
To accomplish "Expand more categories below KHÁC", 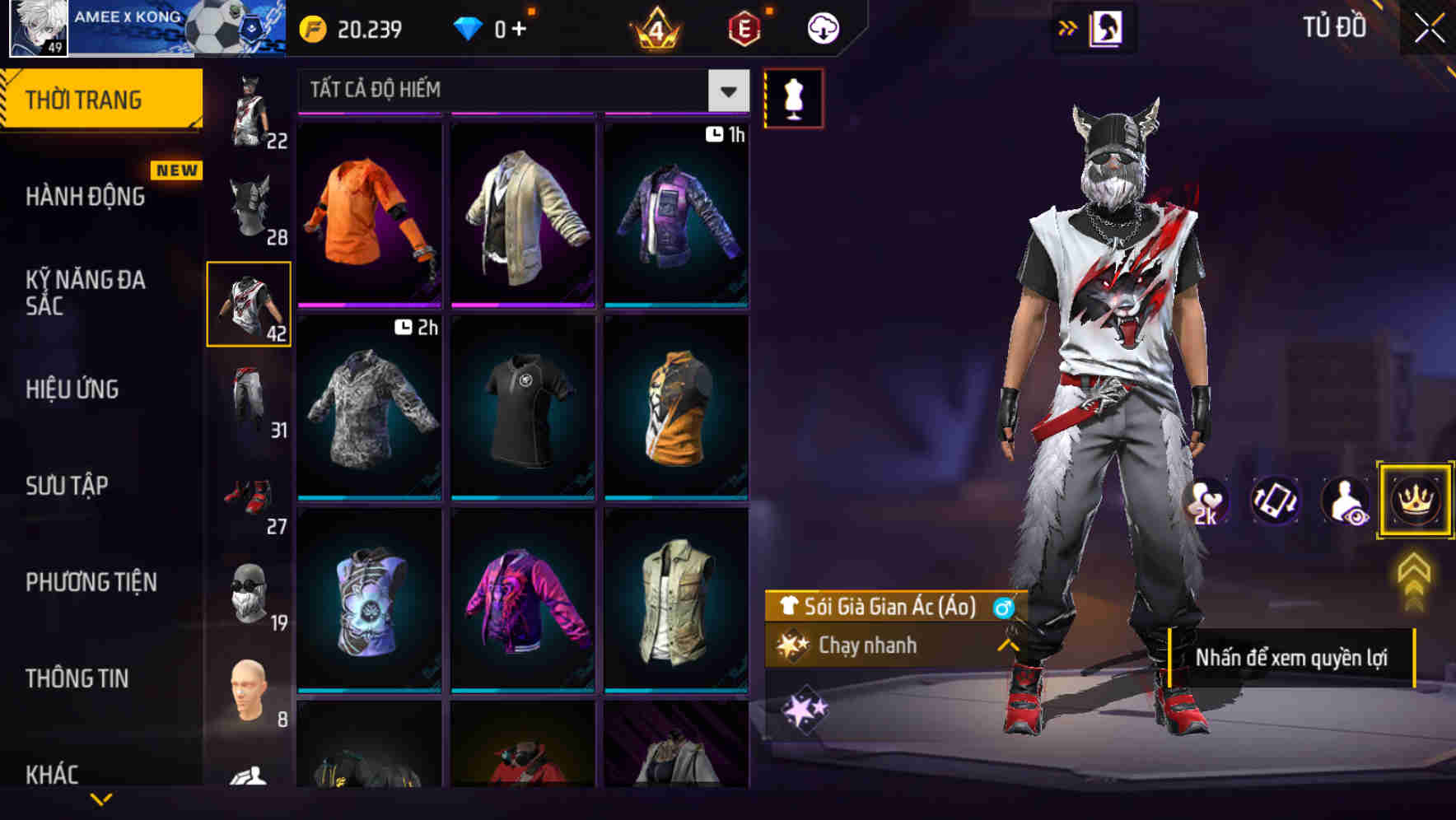I will point(101,800).
